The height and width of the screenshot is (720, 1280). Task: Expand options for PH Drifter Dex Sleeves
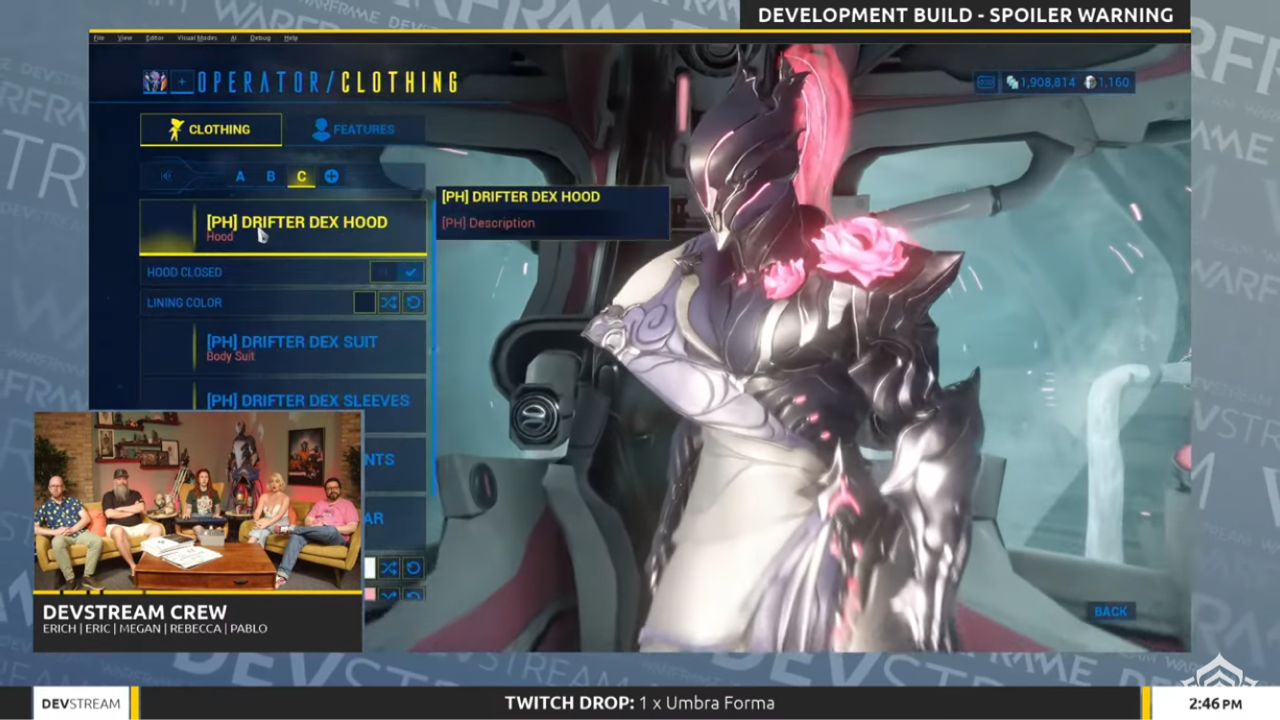click(308, 400)
